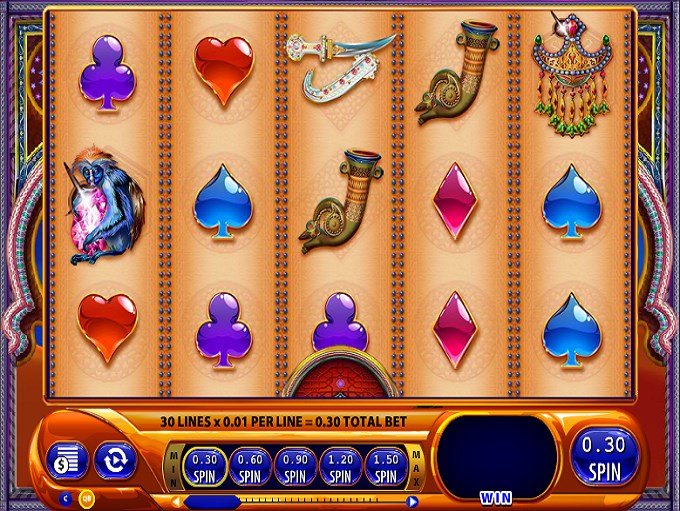Click the left arrow on the bet slider

(x=176, y=501)
